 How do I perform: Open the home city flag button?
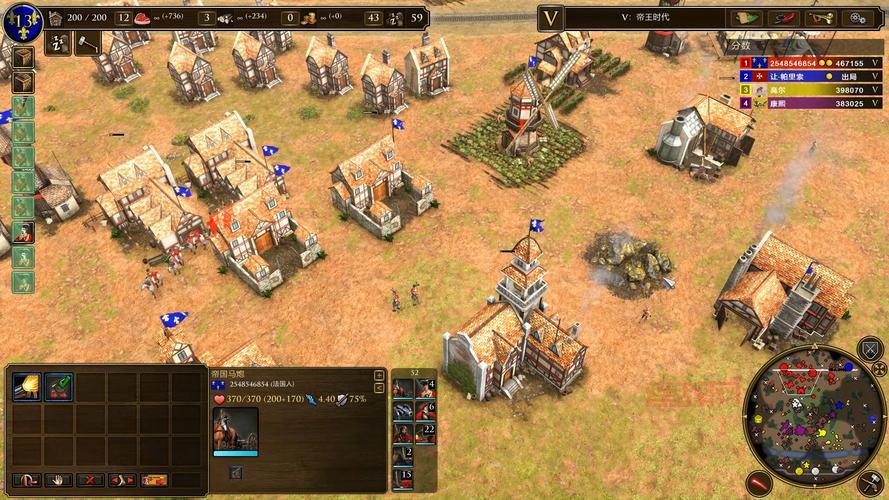pyautogui.click(x=22, y=17)
